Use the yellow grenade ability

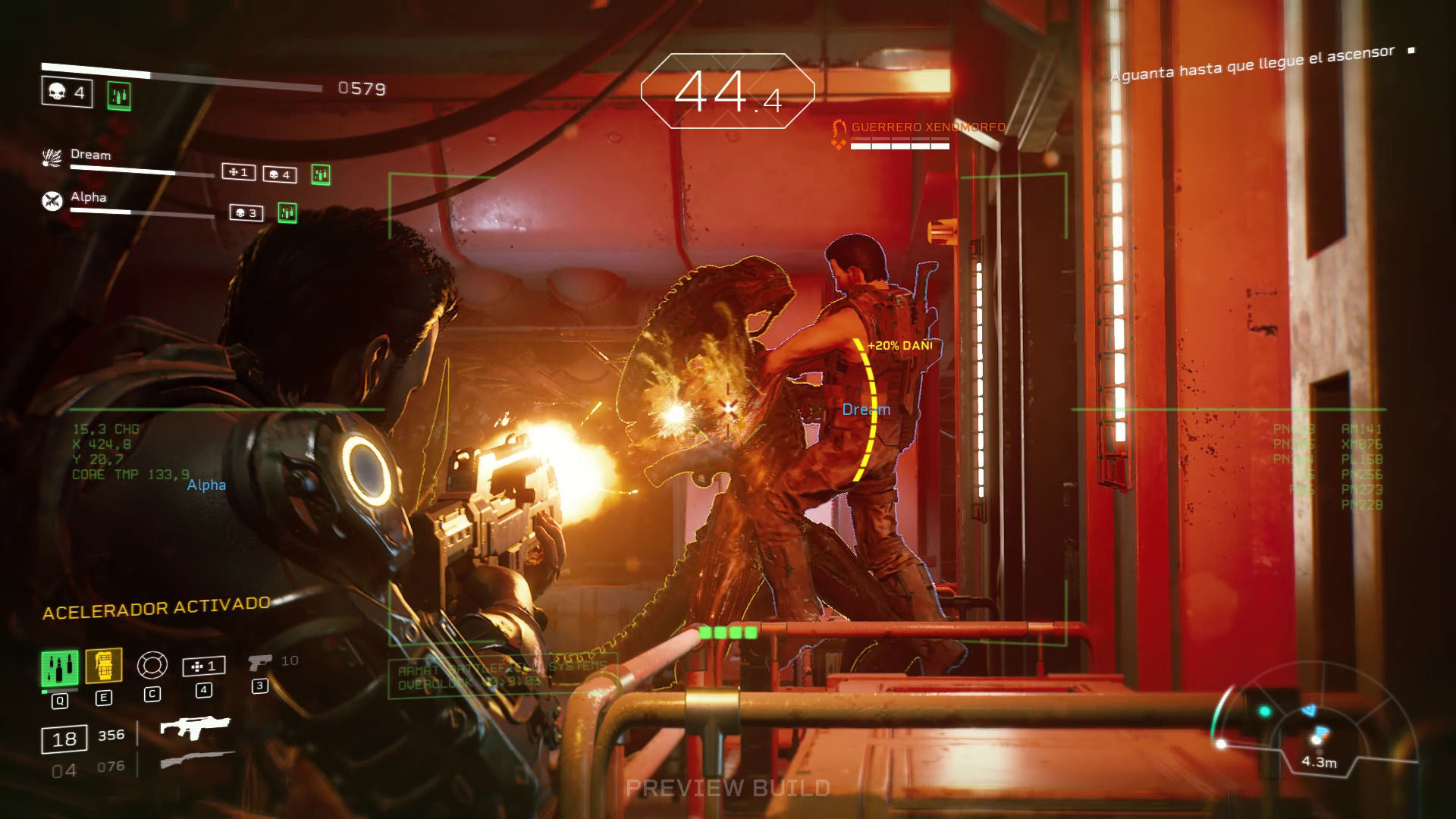104,667
